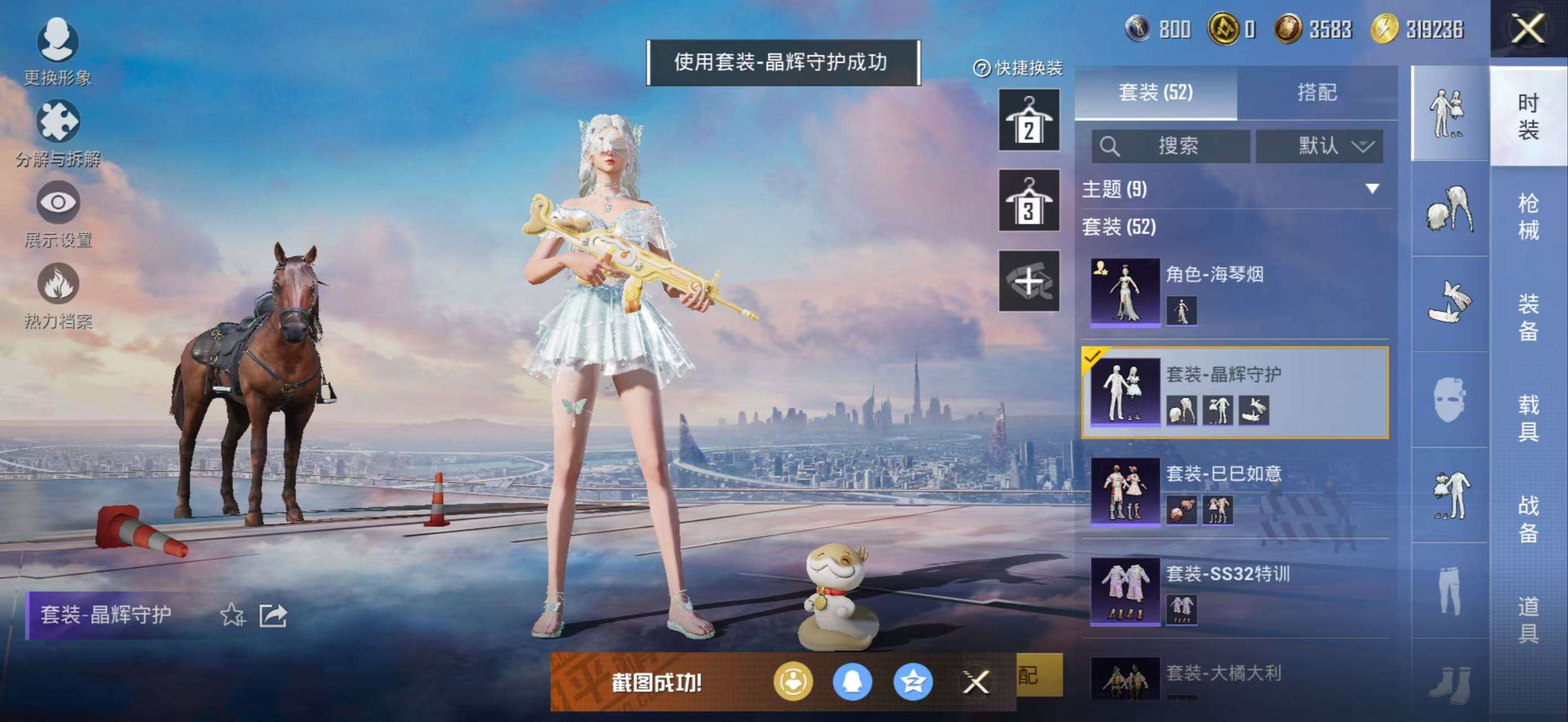Add a new quick outfit preset
Screen dimensions: 1568x722
(x=1028, y=281)
